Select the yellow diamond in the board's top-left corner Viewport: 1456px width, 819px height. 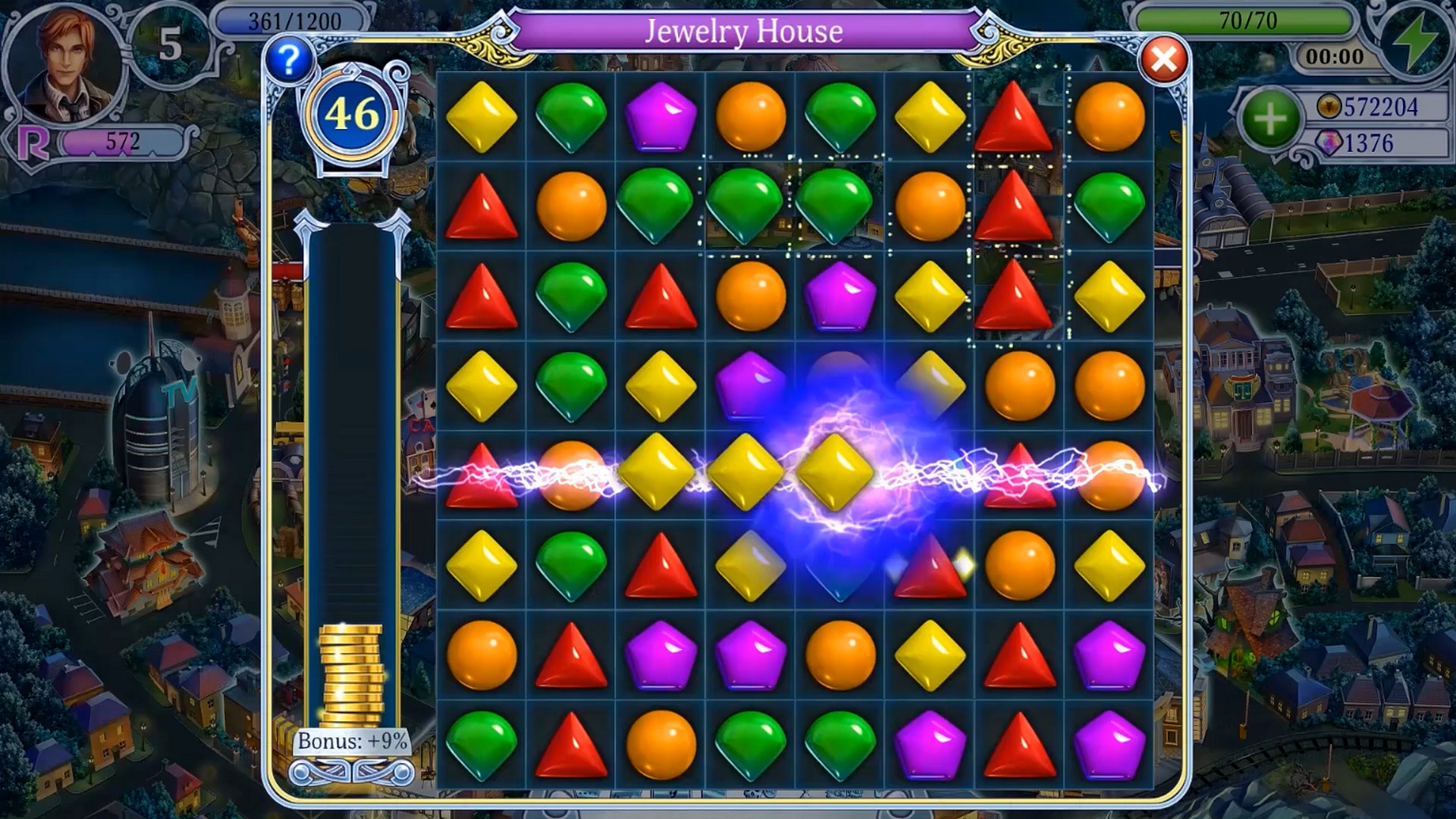[482, 115]
